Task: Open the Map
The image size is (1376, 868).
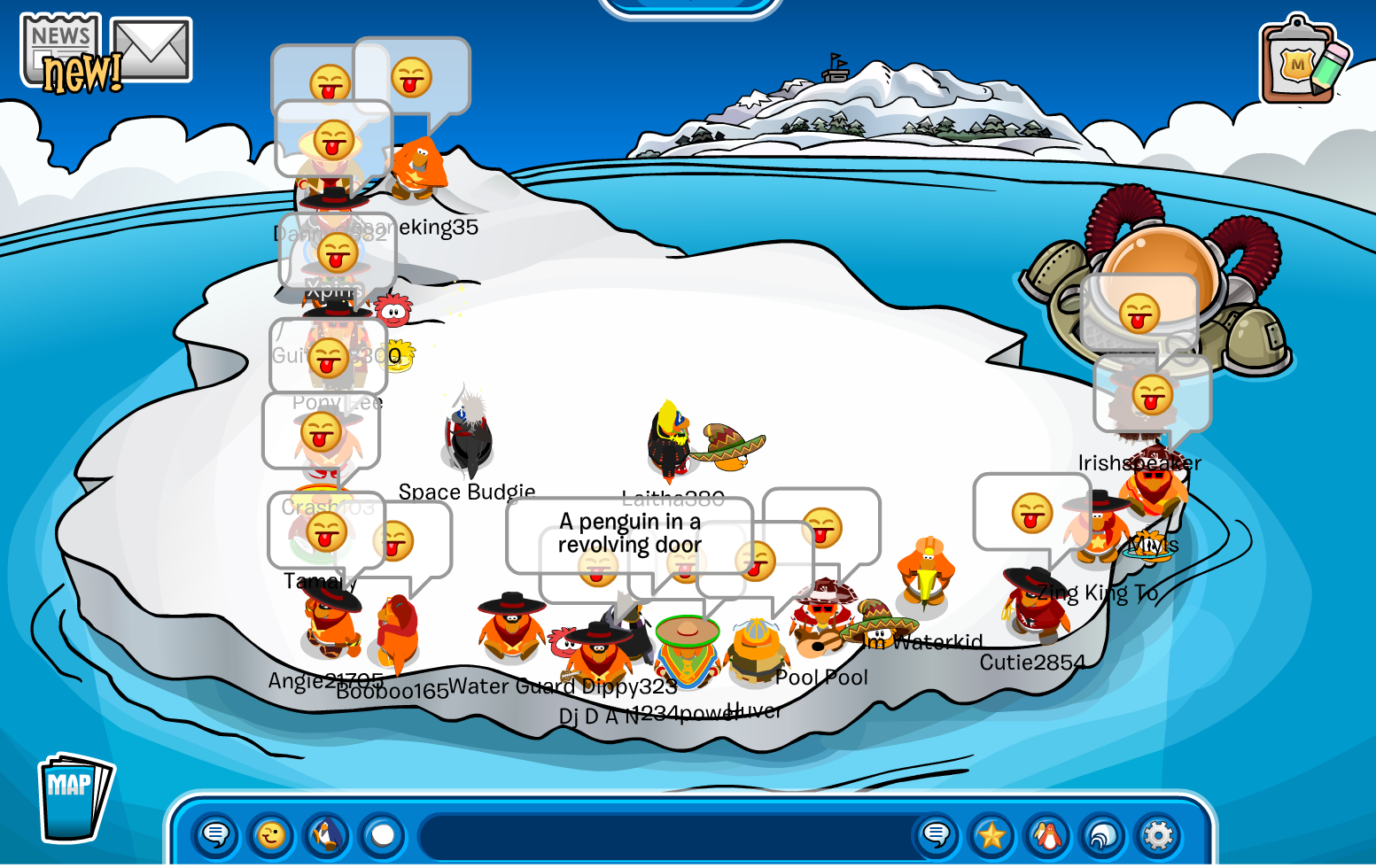Action: click(74, 797)
